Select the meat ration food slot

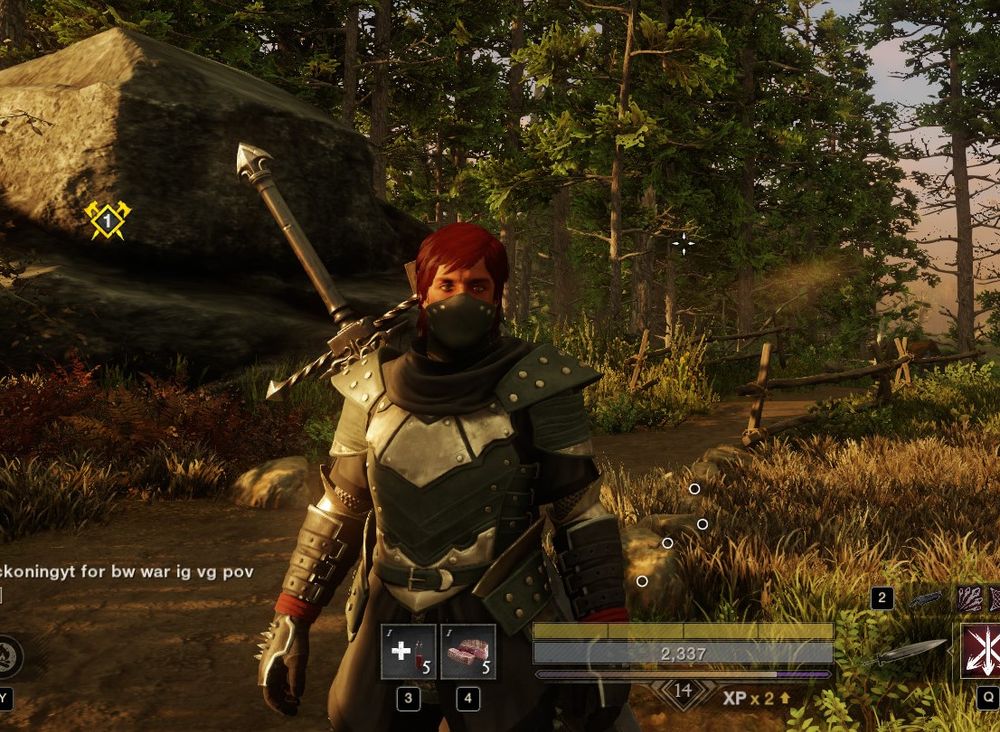(x=468, y=652)
